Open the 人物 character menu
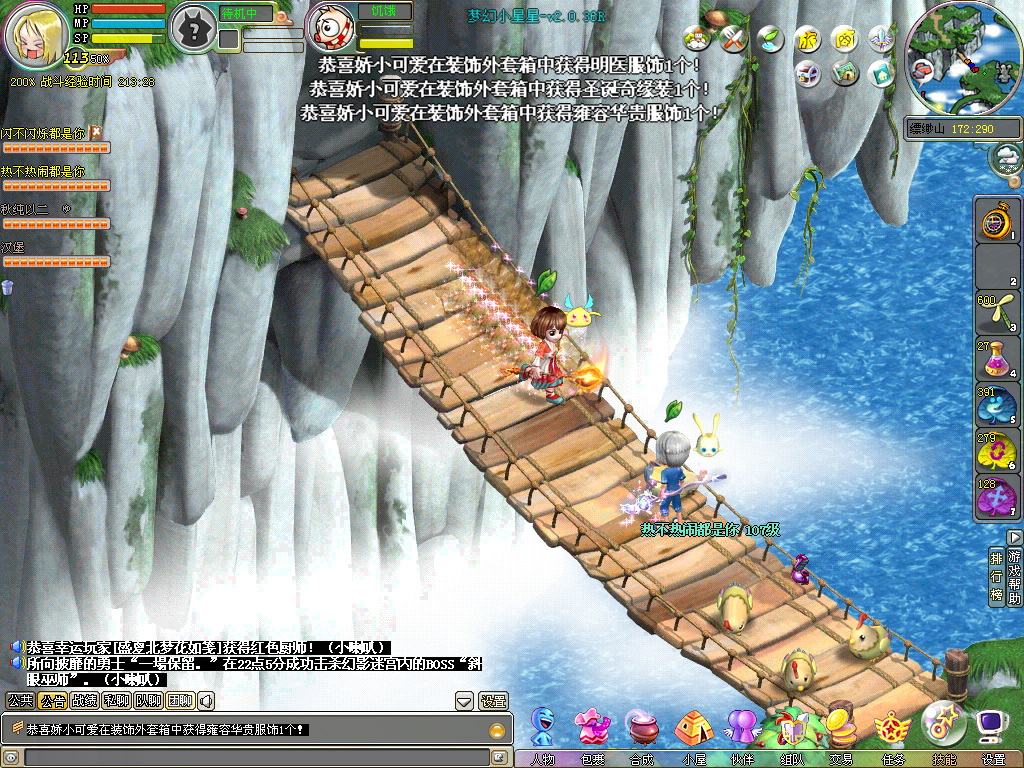This screenshot has width=1024, height=768. 543,728
